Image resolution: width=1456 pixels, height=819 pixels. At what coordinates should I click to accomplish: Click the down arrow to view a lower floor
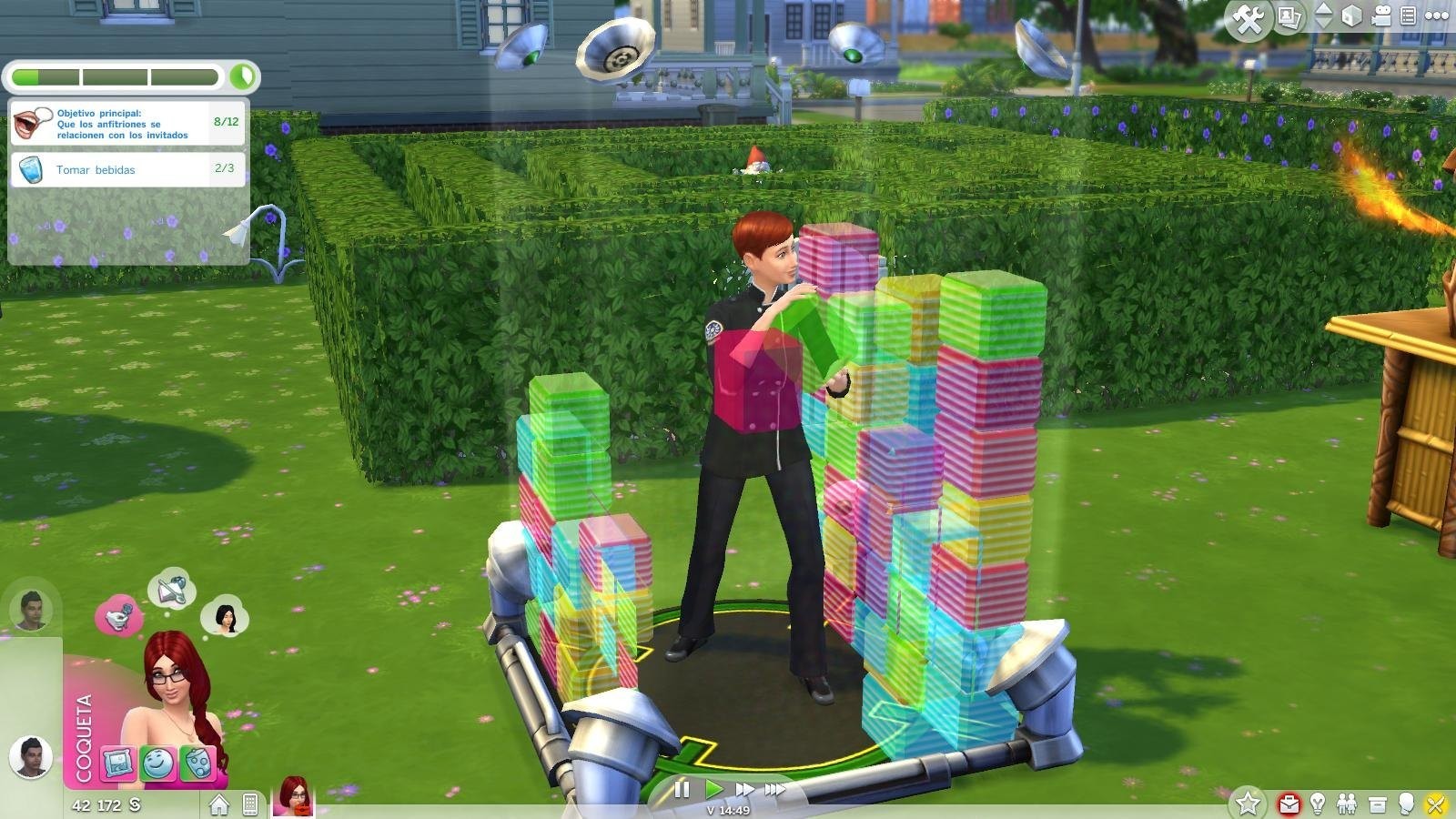[1322, 24]
